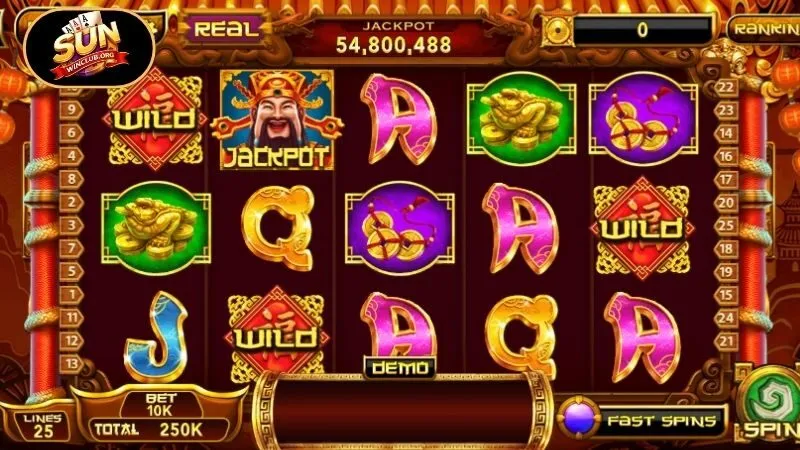800x450 pixels.
Task: Open the Ranking leaderboard
Action: (763, 29)
